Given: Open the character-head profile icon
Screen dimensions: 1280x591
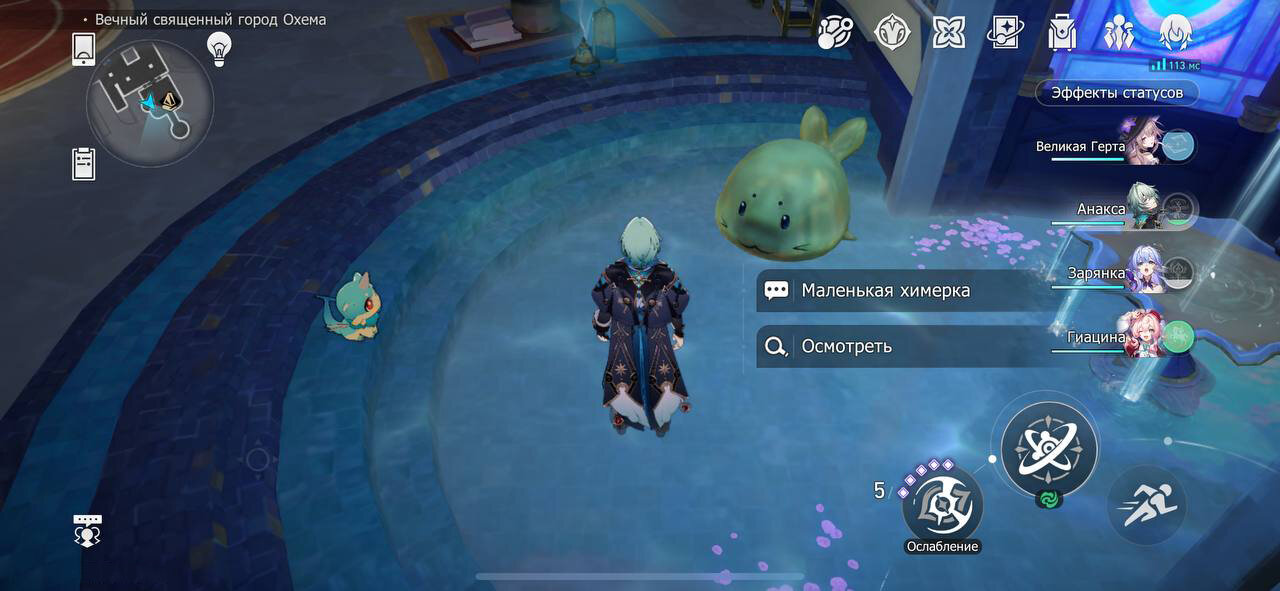Looking at the screenshot, I should tap(1175, 33).
